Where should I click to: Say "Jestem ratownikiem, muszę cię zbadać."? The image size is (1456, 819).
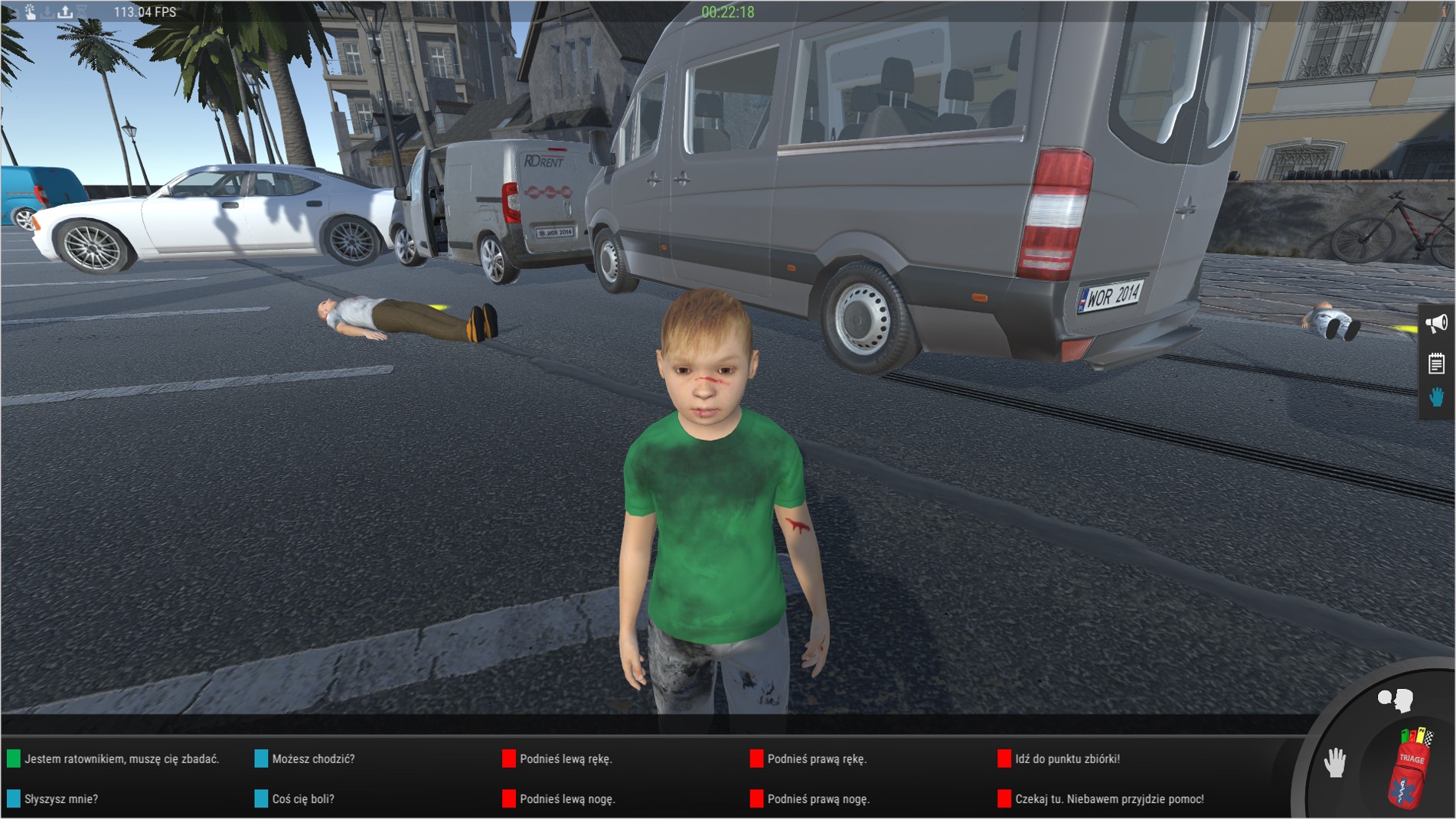121,759
